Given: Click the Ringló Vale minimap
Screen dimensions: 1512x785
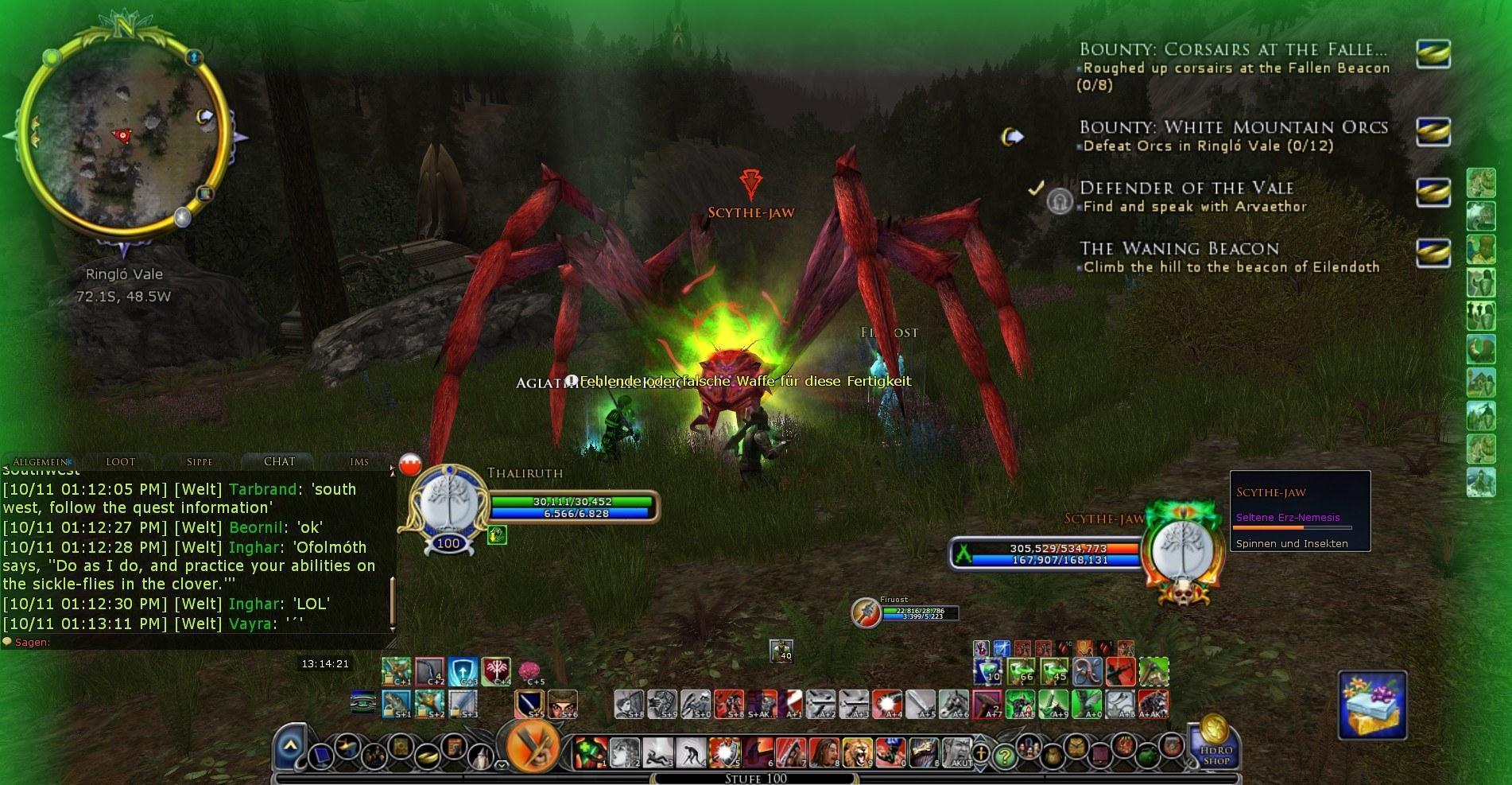Looking at the screenshot, I should tap(123, 137).
